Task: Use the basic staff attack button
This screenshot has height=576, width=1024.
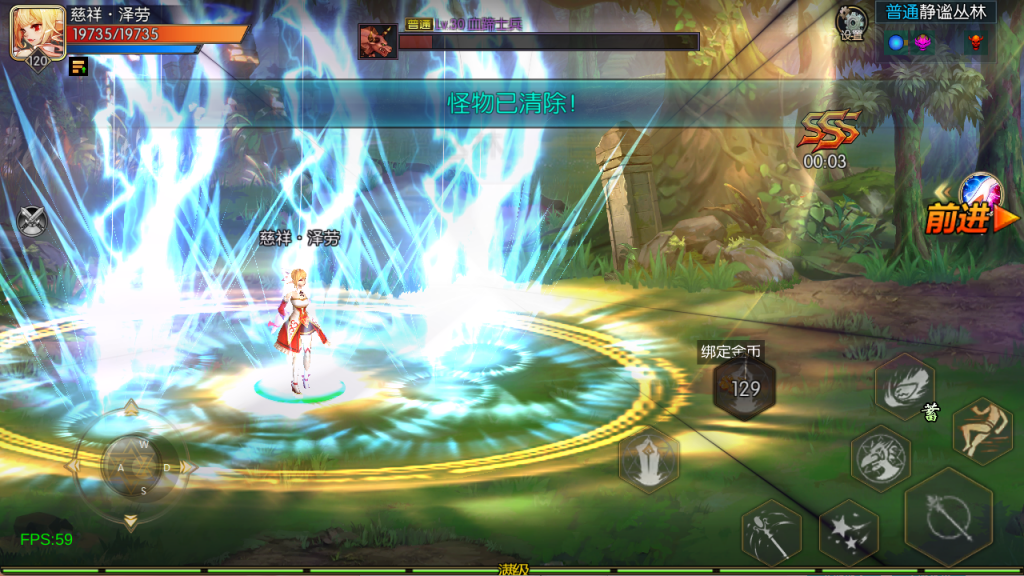Action: point(948,517)
